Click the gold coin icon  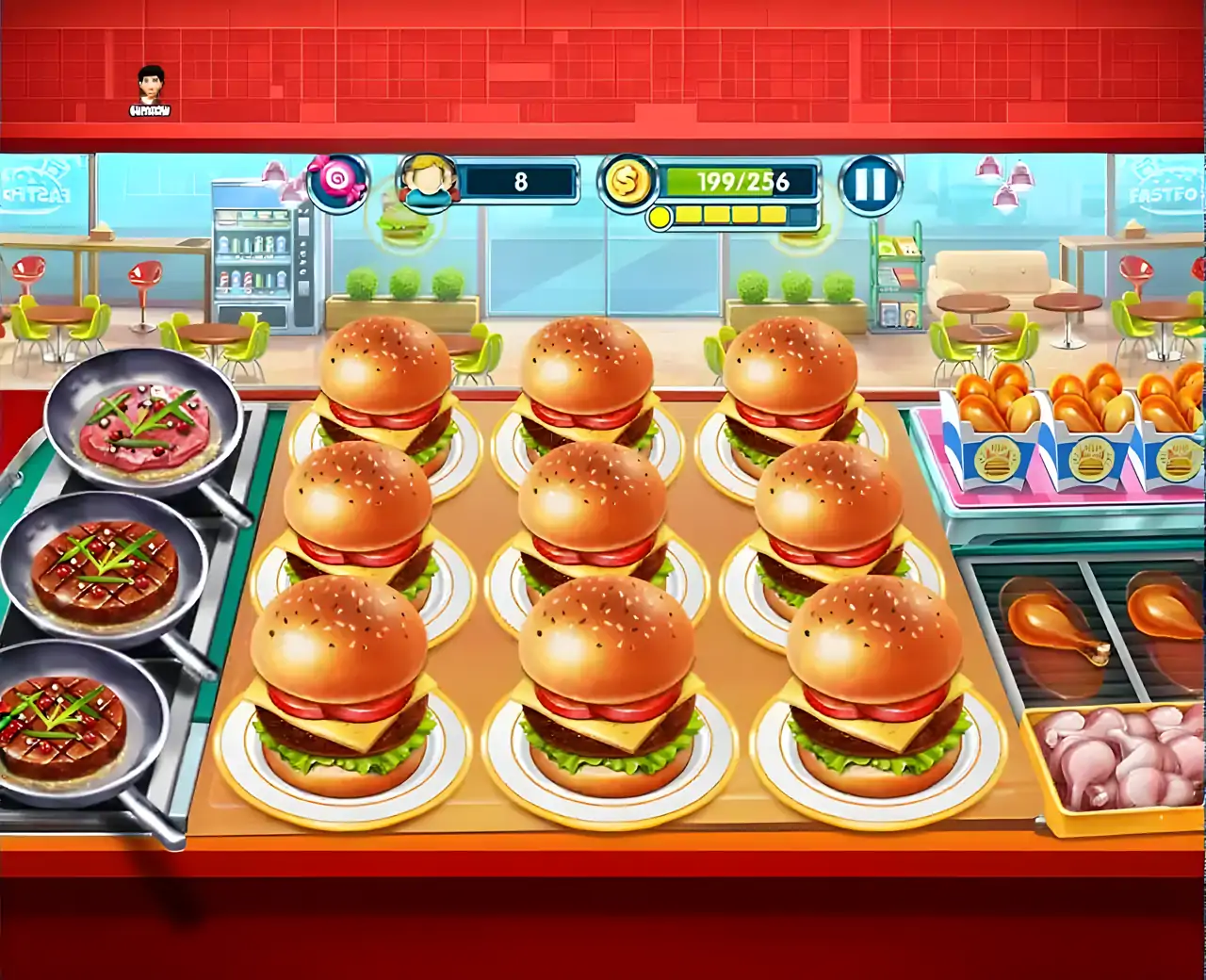(x=627, y=182)
